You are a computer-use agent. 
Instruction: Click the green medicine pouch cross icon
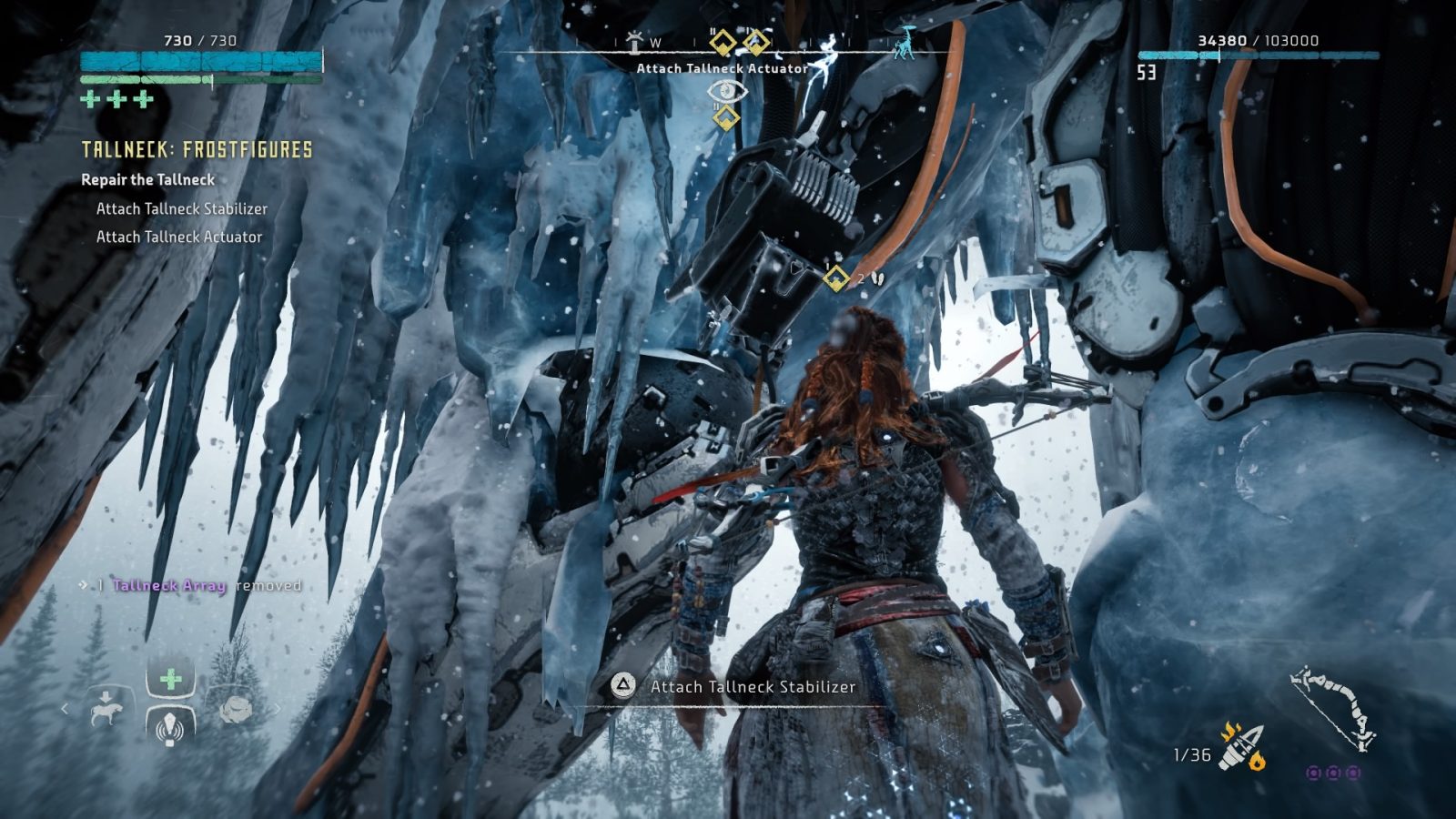click(169, 678)
